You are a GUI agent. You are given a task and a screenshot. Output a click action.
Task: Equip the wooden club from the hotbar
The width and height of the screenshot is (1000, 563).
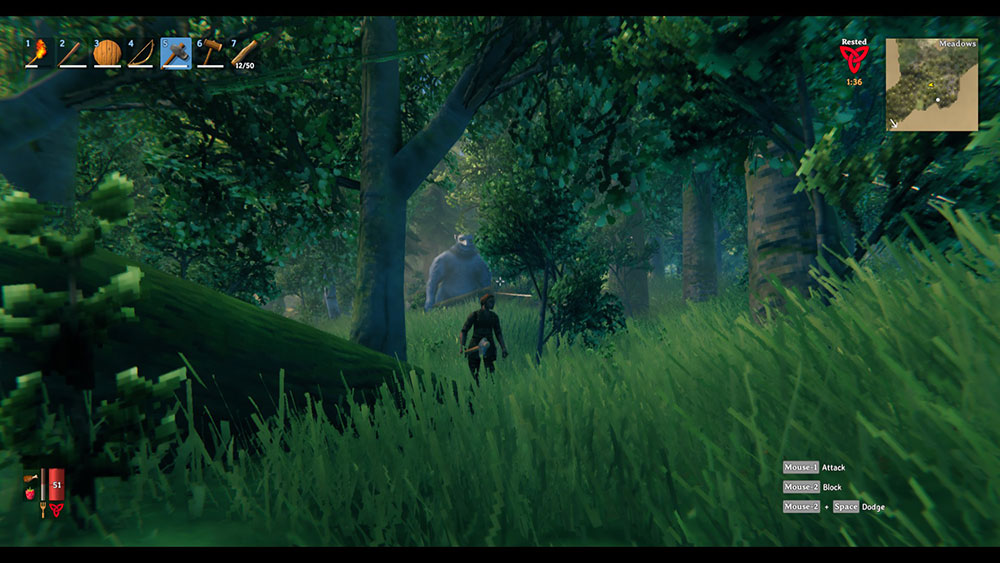(x=72, y=52)
